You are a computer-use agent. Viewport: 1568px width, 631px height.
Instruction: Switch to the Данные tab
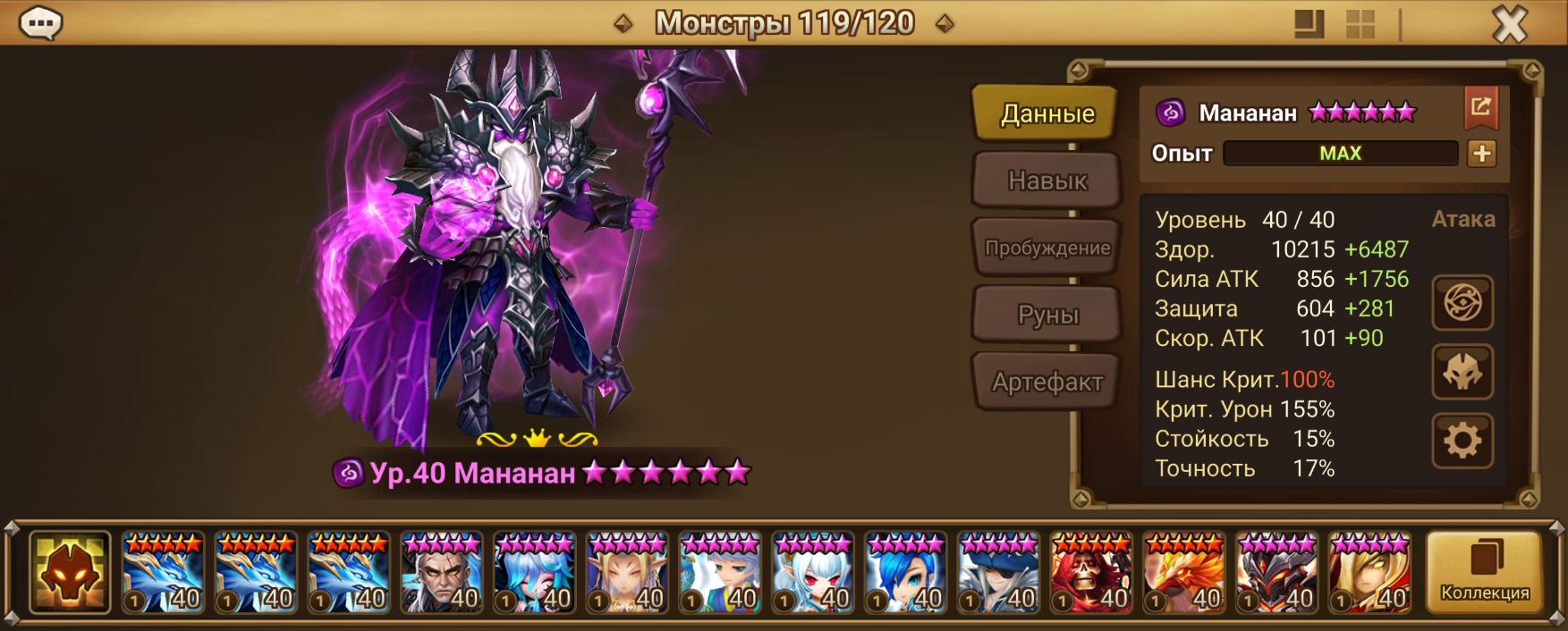1047,114
